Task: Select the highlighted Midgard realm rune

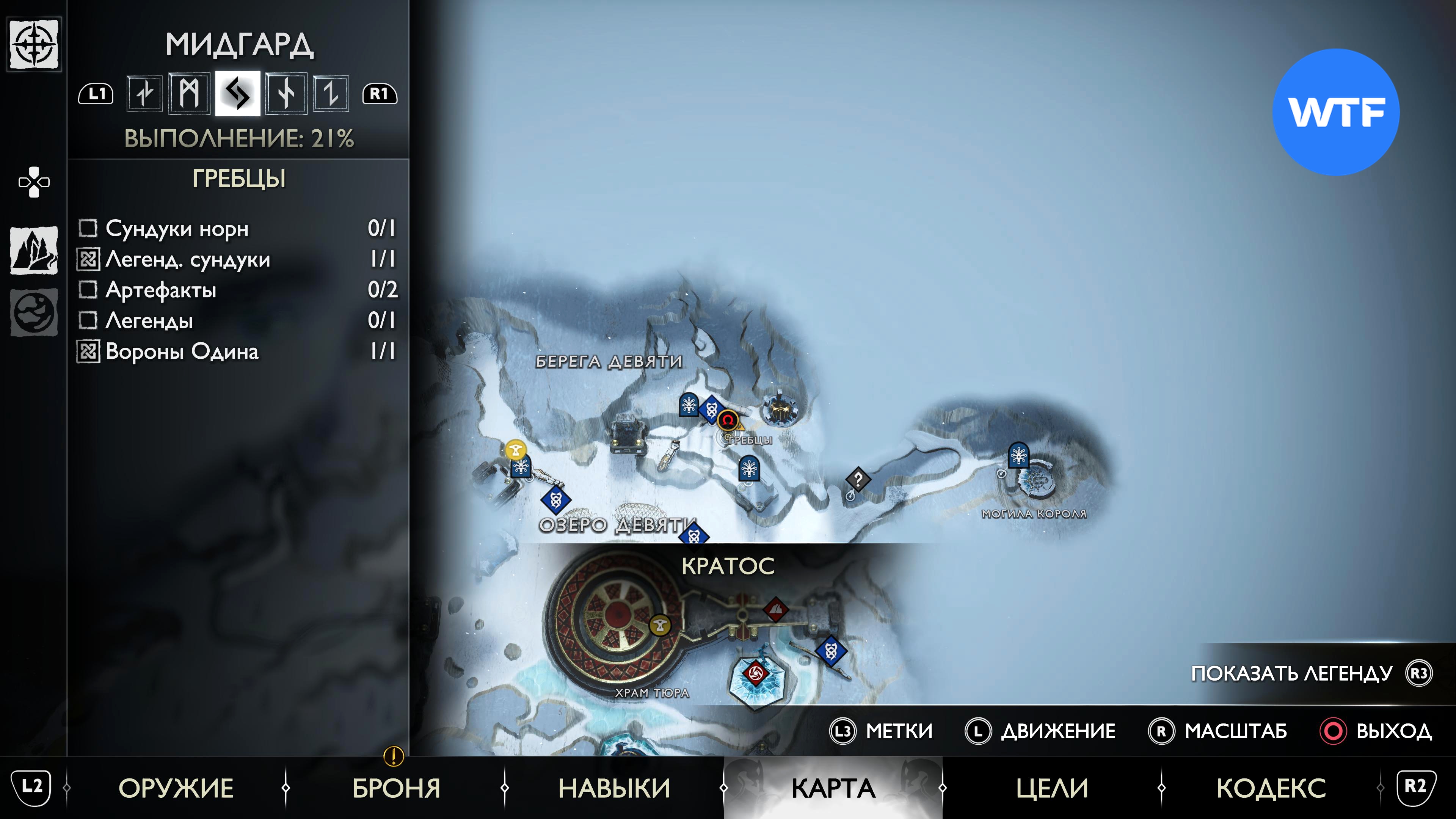Action: pyautogui.click(x=237, y=93)
